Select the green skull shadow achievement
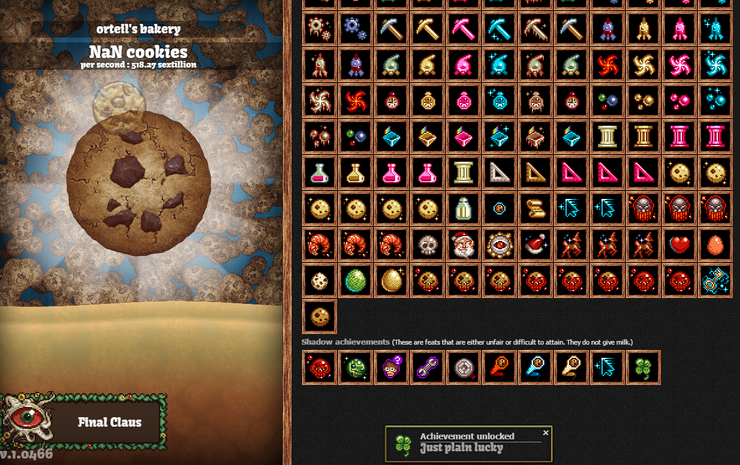The width and height of the screenshot is (740, 465). point(354,369)
